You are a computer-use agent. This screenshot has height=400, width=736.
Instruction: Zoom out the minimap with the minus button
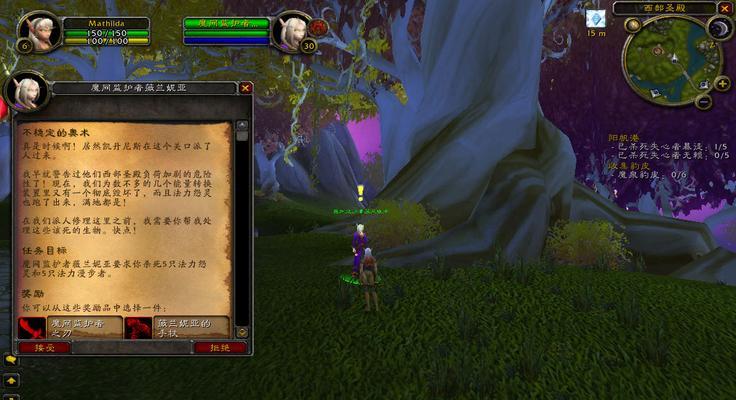703,101
